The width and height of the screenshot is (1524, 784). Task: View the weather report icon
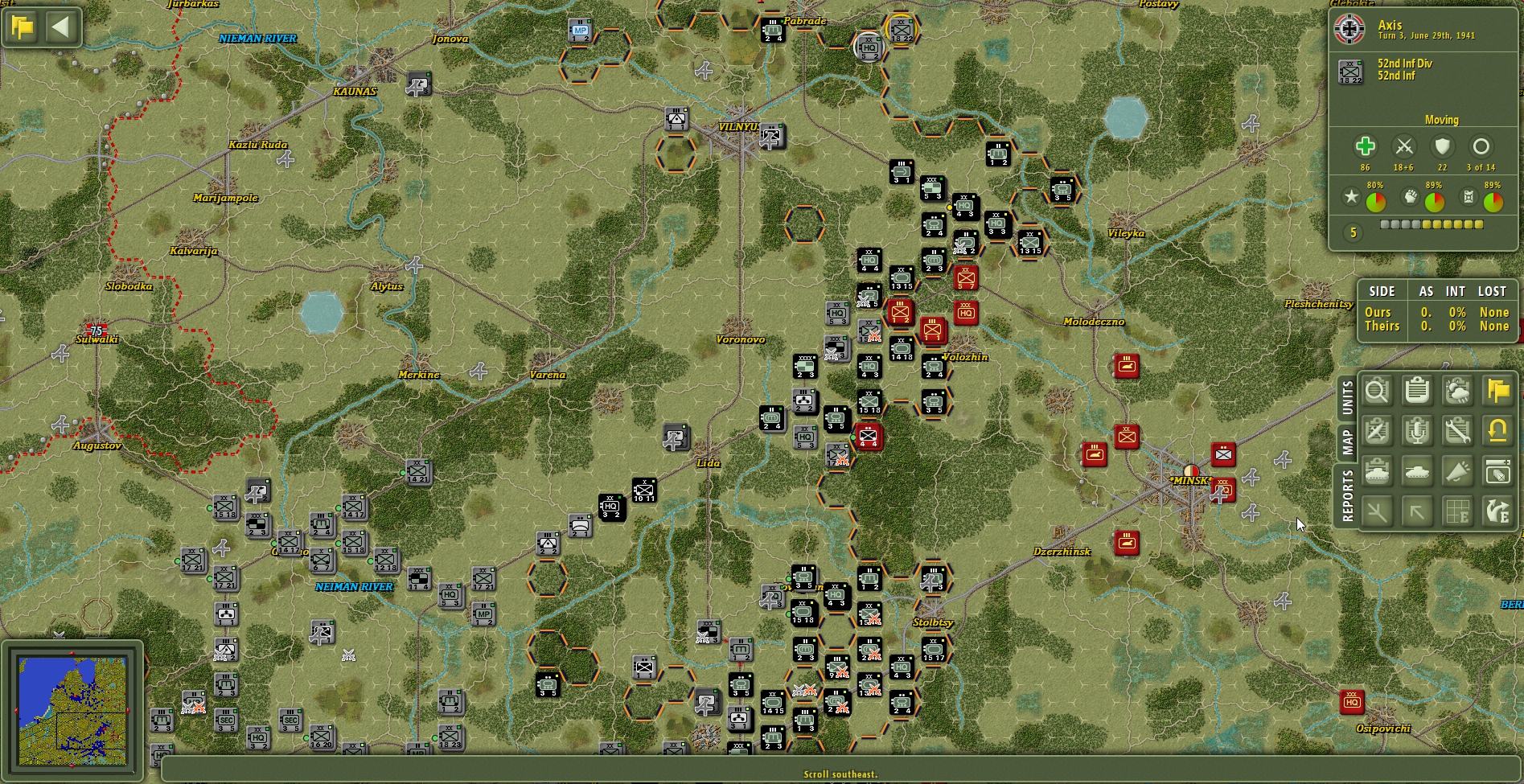tap(1457, 392)
